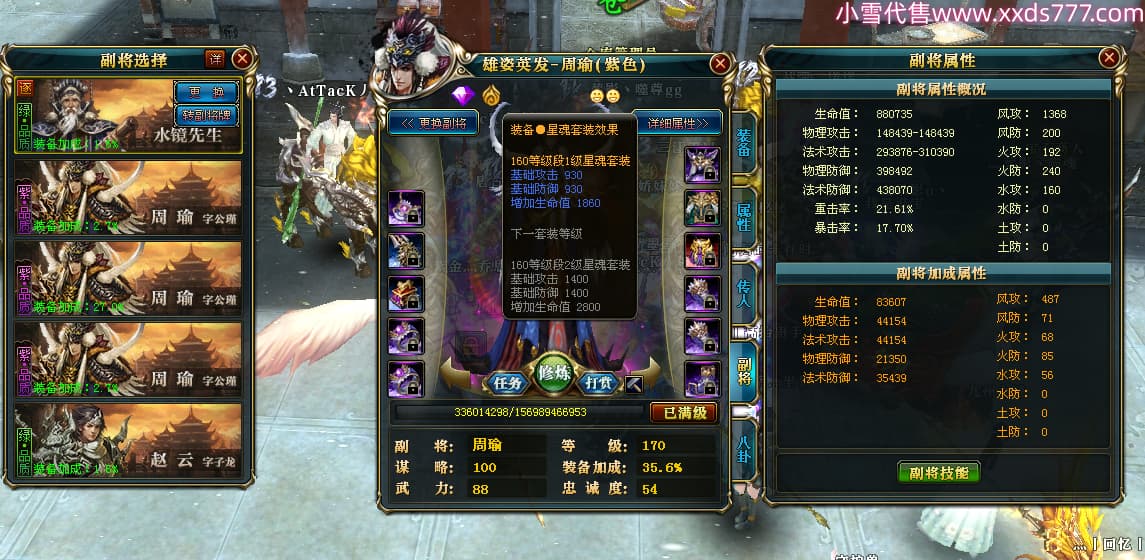
Task: Close the 周瑜 general window
Action: tap(719, 65)
